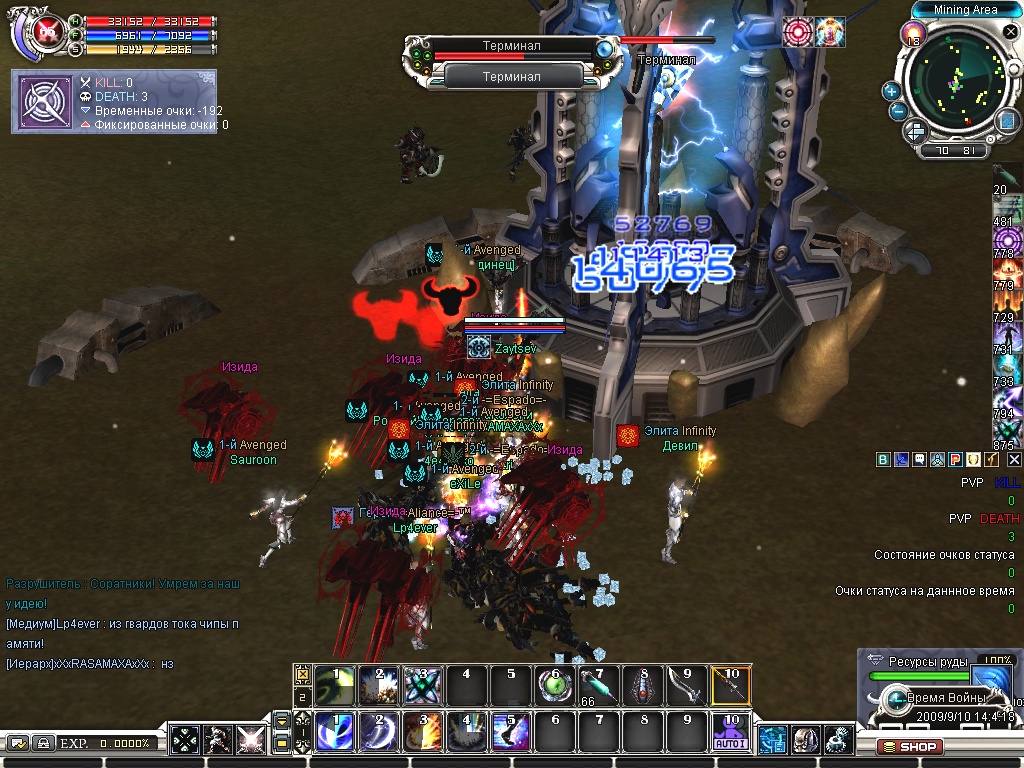
Task: Activate the AUTO skill in slot 10
Action: (730, 733)
